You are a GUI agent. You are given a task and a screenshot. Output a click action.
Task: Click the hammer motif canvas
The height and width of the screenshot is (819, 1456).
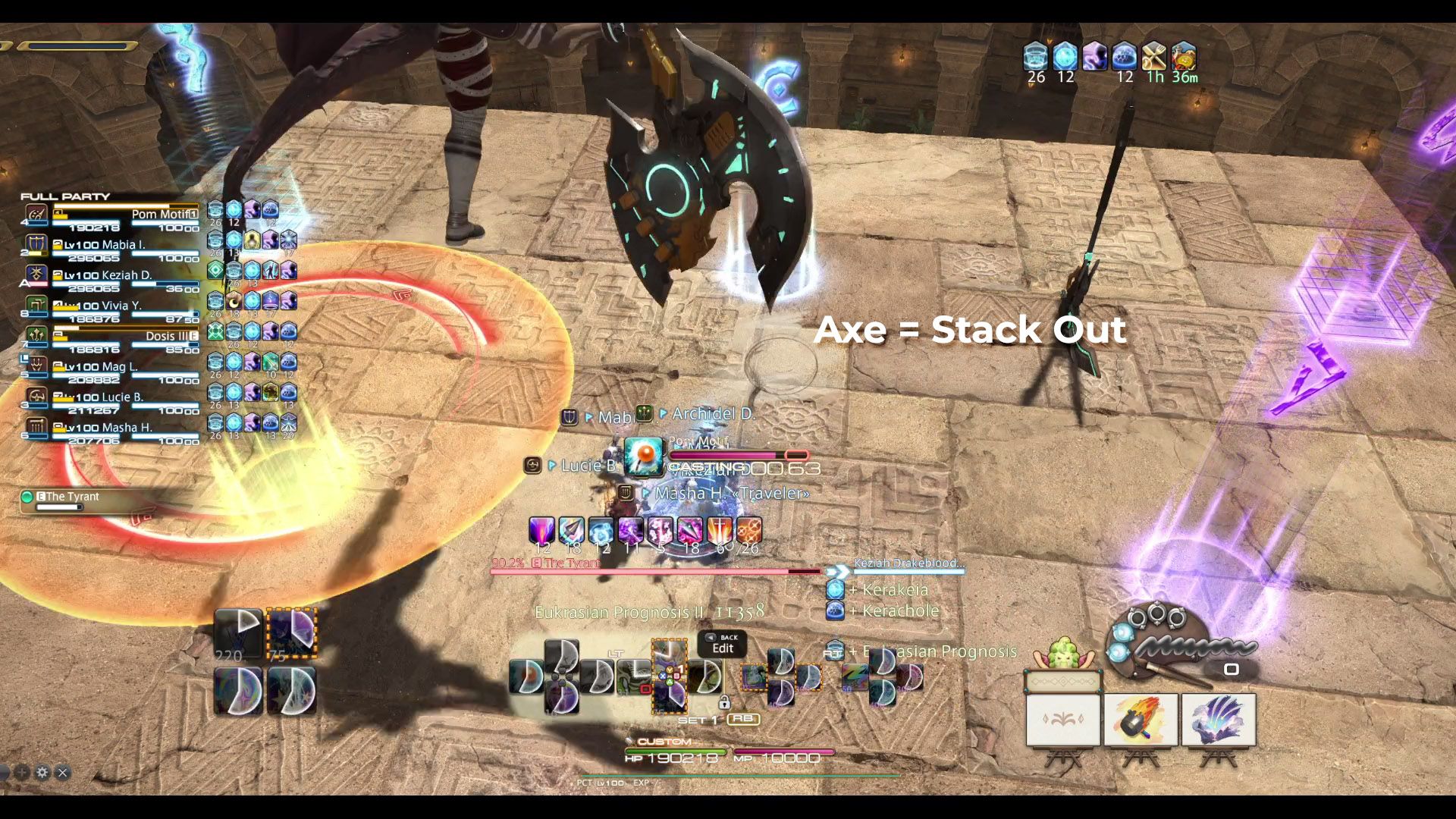click(x=1141, y=720)
